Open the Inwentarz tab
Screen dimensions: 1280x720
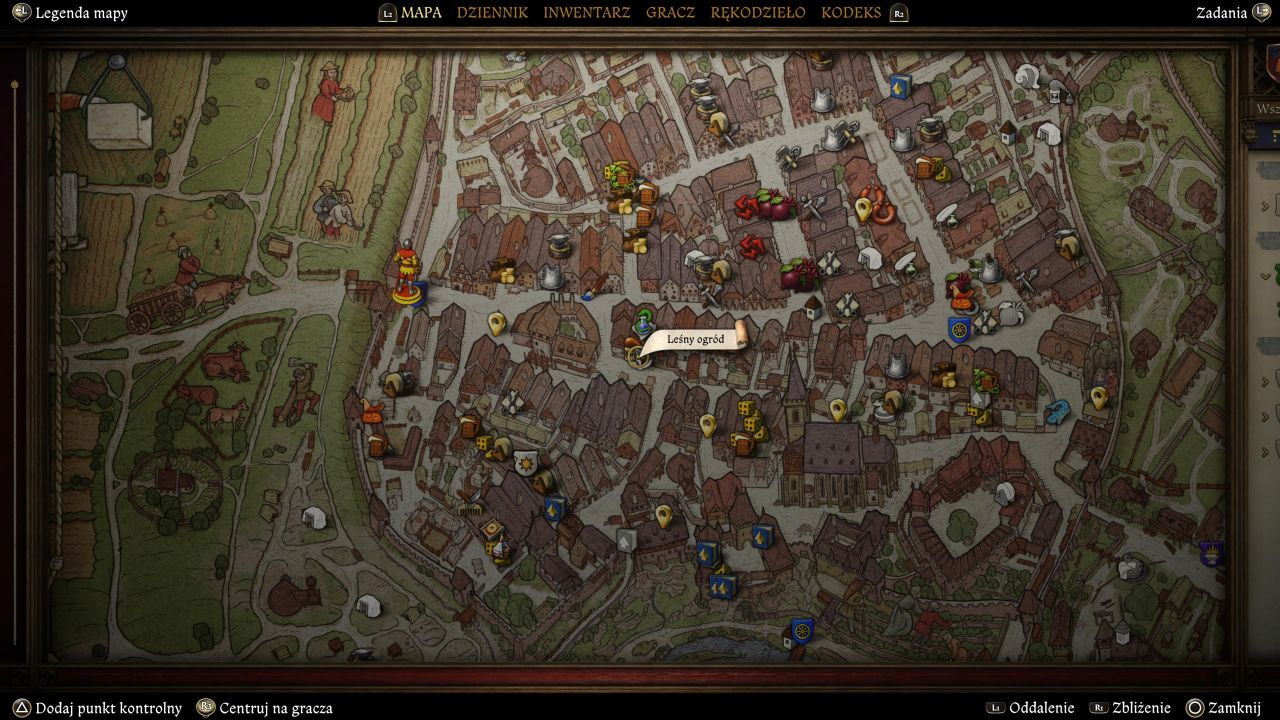coord(586,13)
